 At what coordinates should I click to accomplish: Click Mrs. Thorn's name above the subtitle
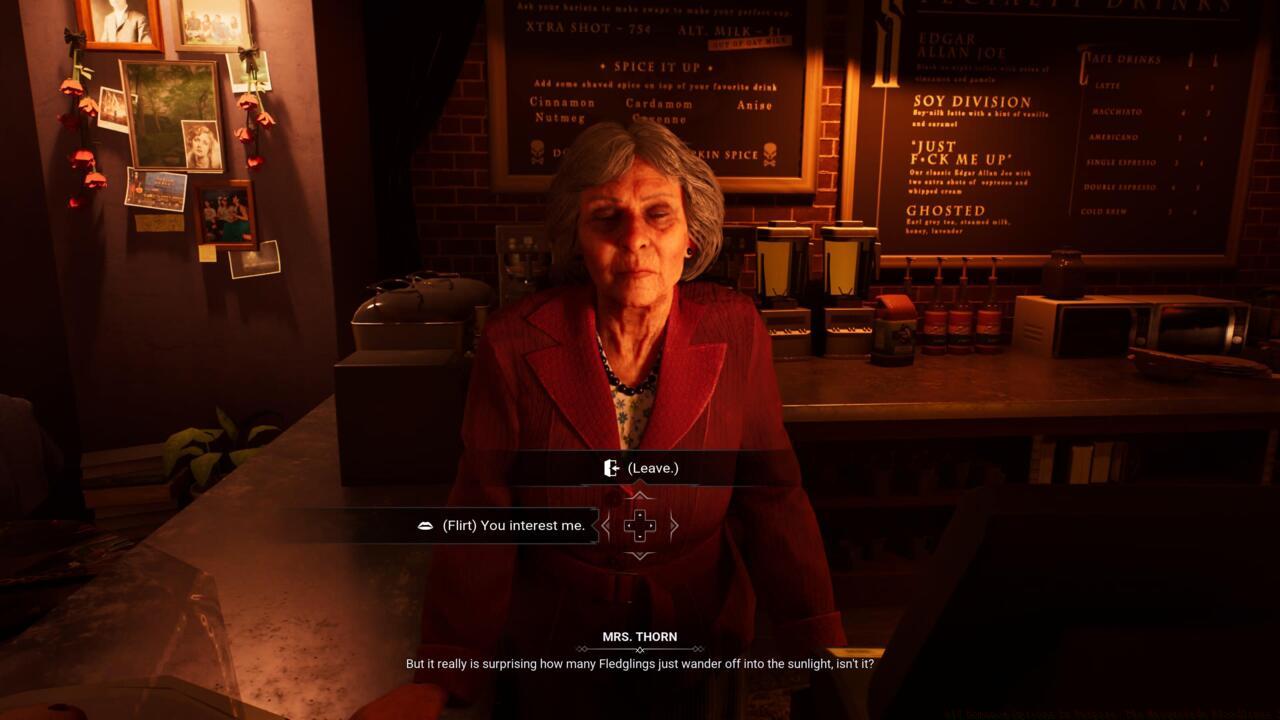[640, 636]
